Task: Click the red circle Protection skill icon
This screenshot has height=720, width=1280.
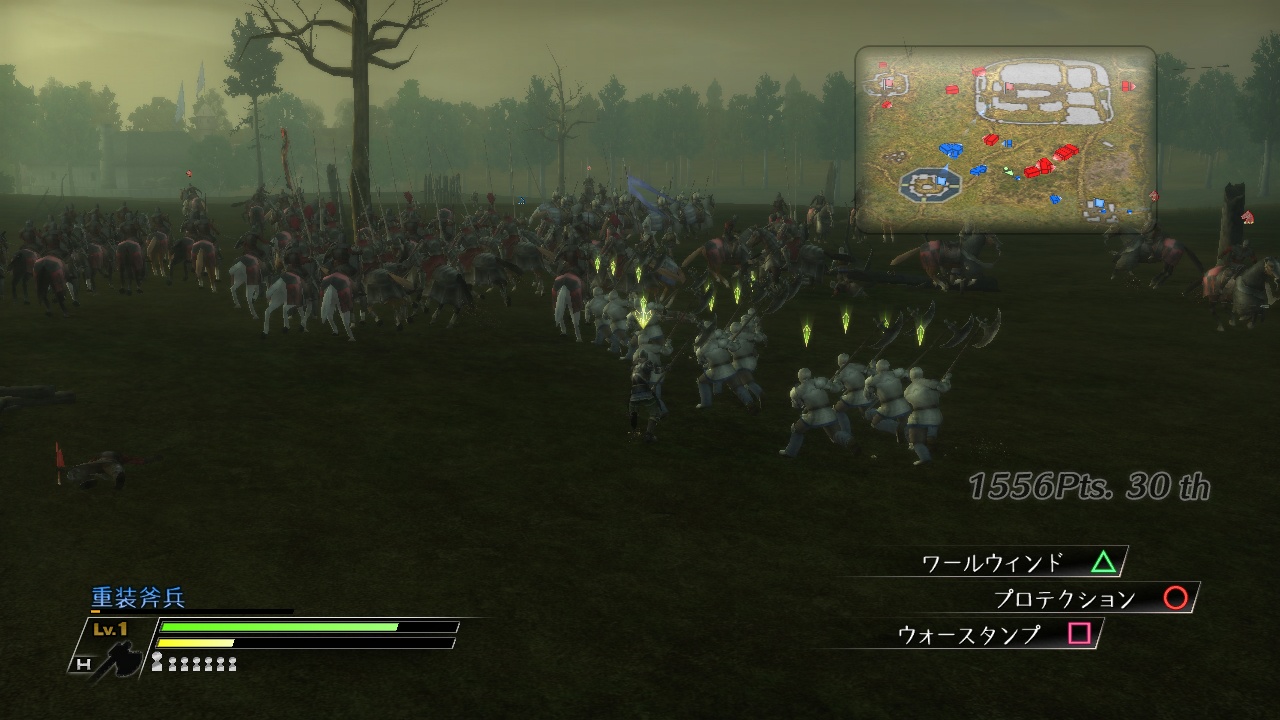Action: [x=1176, y=598]
